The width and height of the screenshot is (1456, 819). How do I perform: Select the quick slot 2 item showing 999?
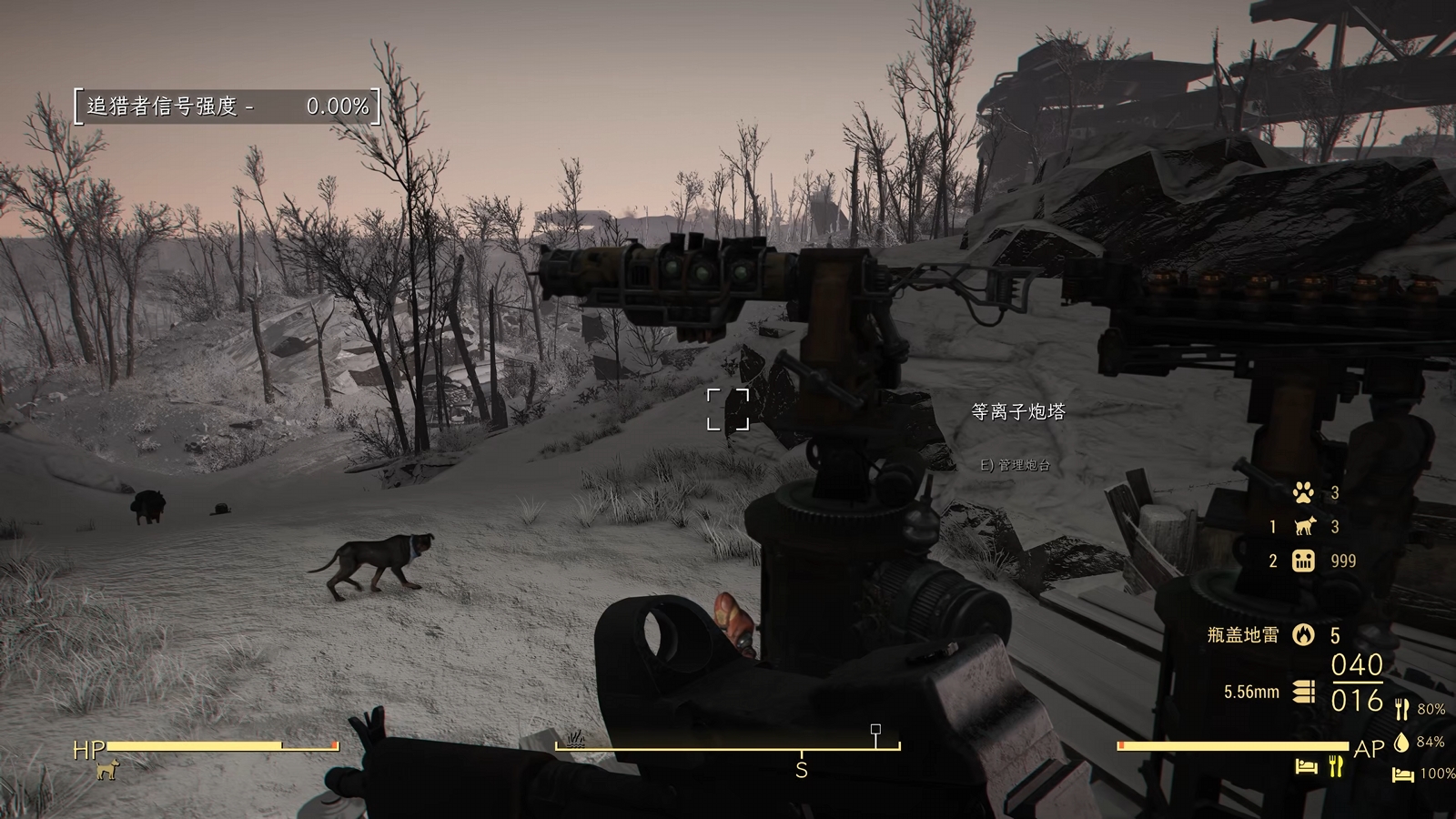[x=1304, y=561]
